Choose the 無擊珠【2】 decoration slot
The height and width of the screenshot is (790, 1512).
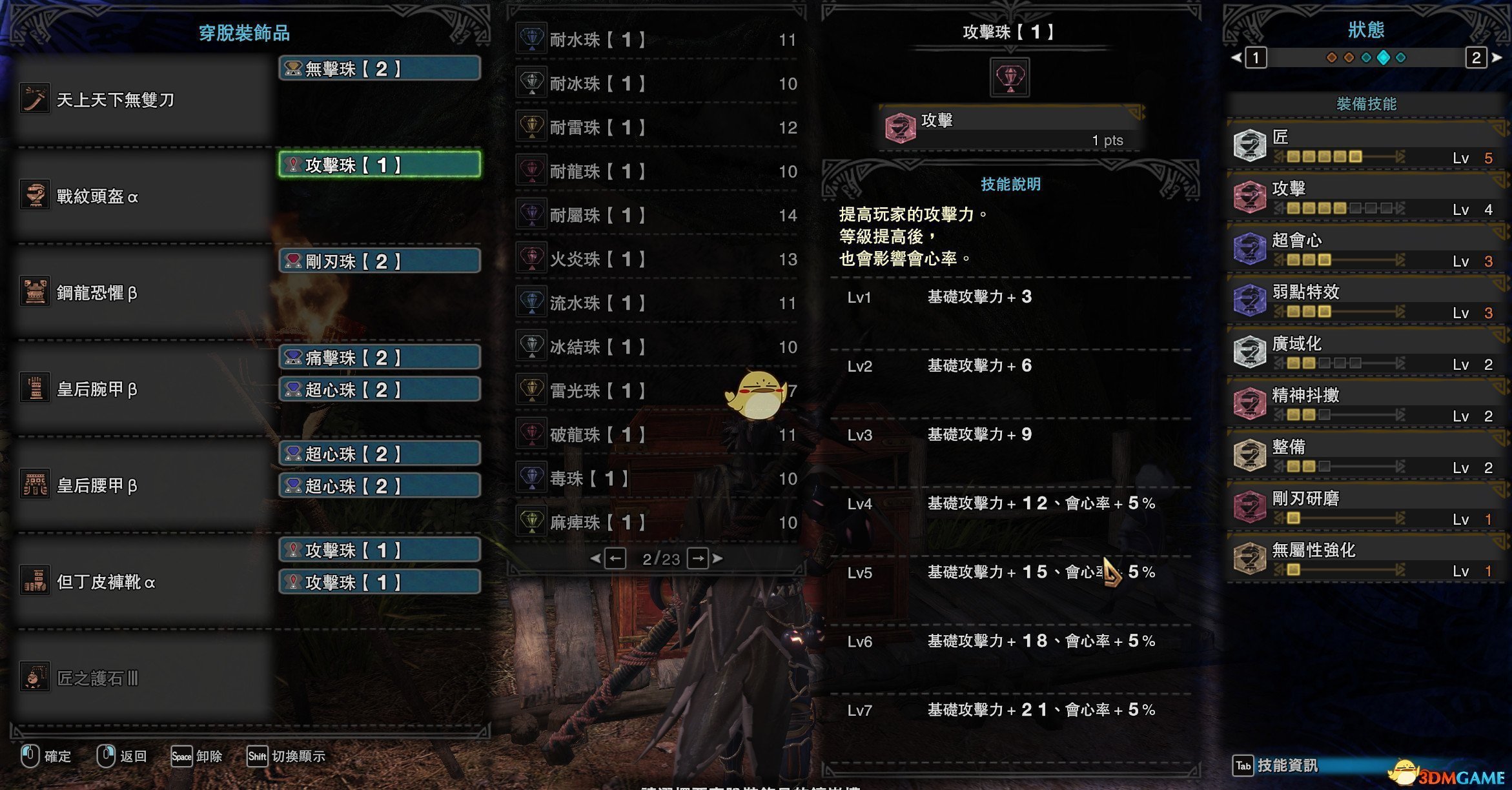(x=380, y=68)
